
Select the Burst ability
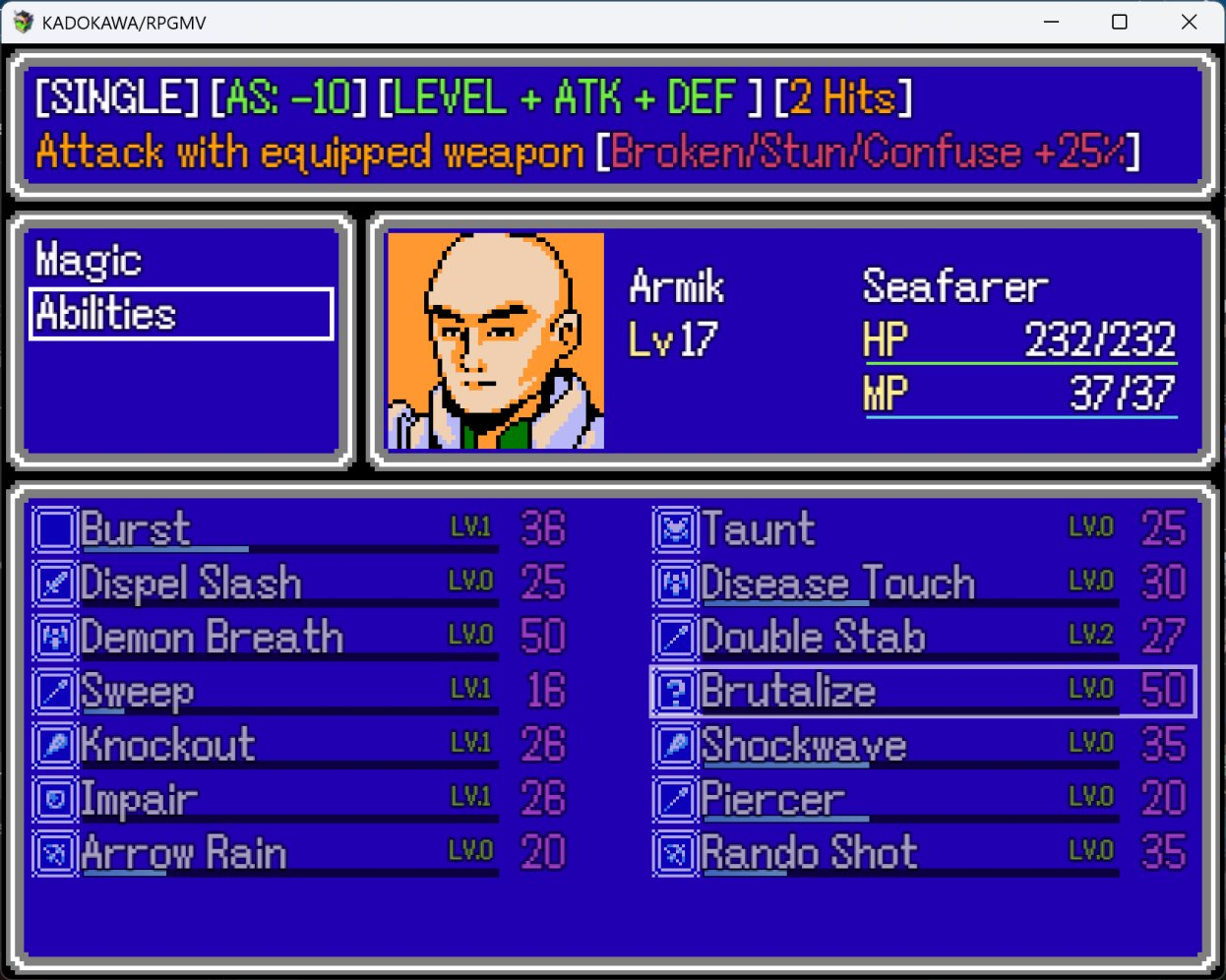[266, 529]
